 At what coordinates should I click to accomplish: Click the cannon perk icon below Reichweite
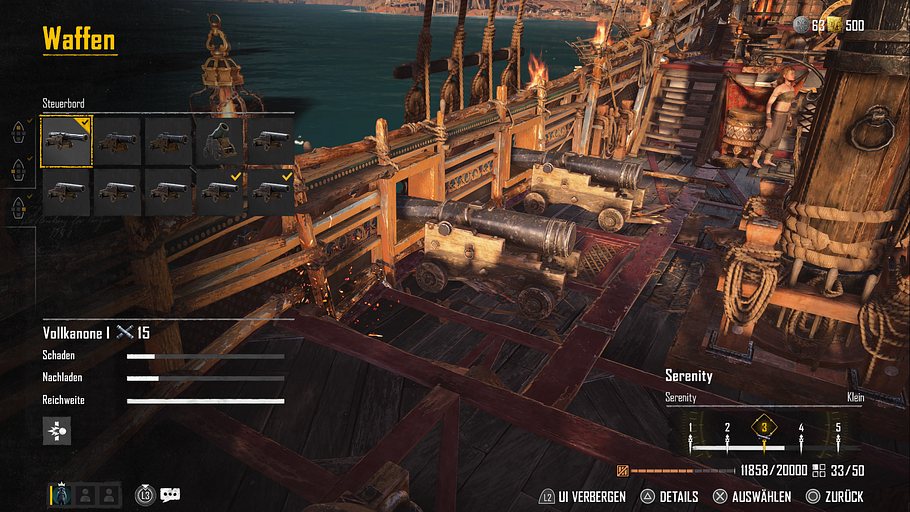click(57, 431)
